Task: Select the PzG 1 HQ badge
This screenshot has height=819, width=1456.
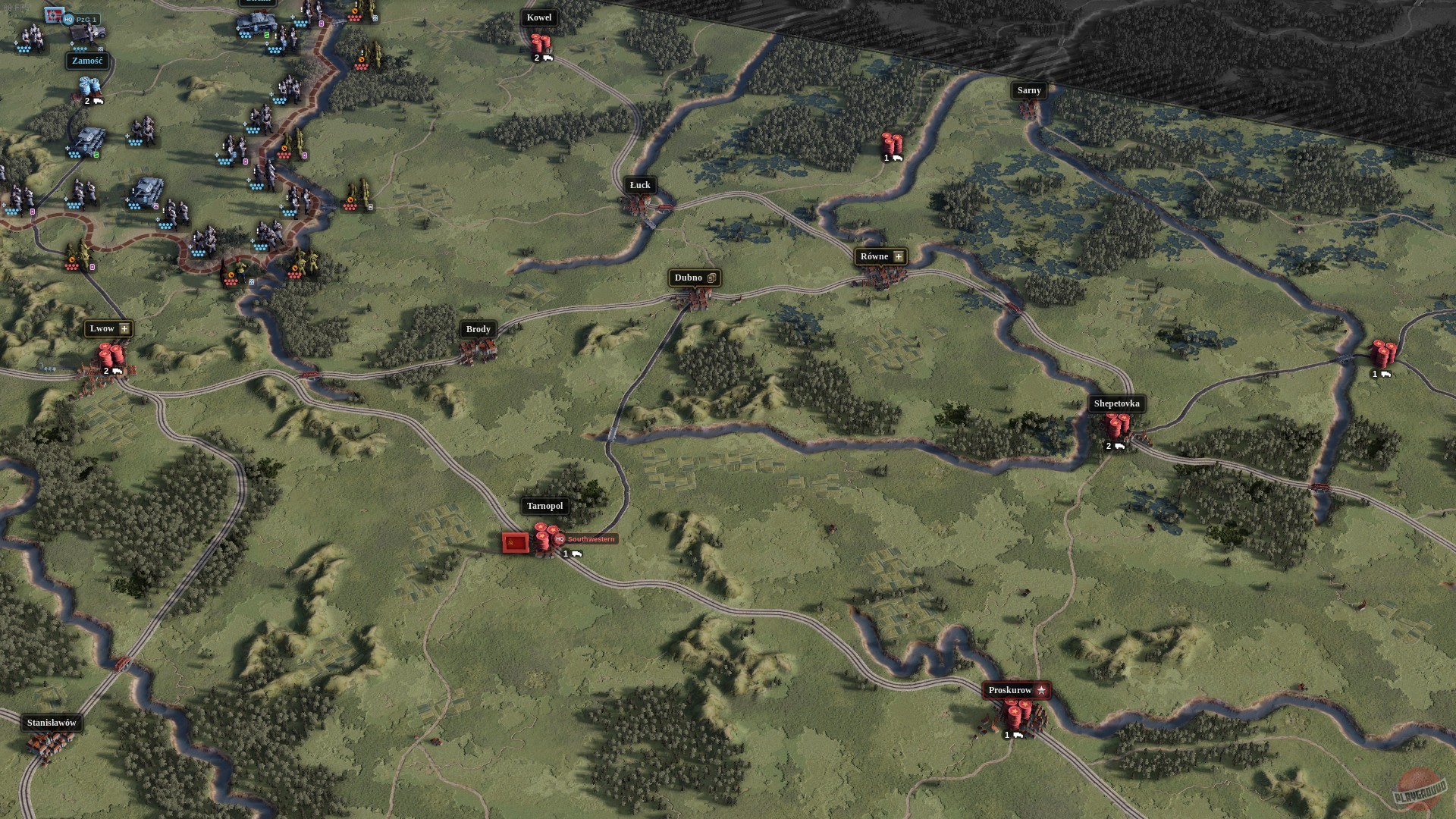Action: click(68, 18)
